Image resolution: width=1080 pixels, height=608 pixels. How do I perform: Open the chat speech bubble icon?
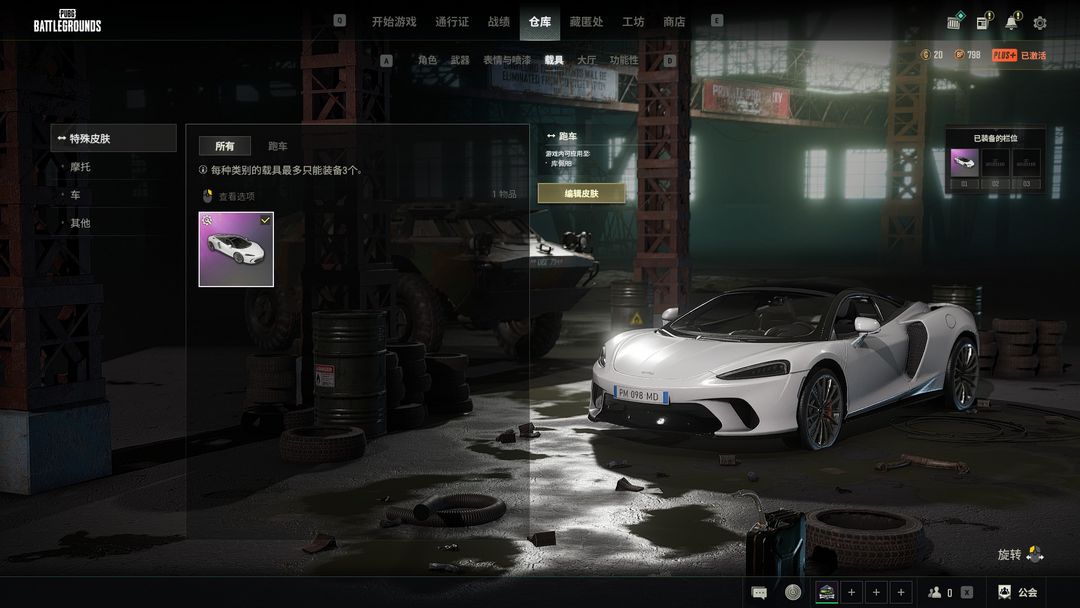point(759,592)
